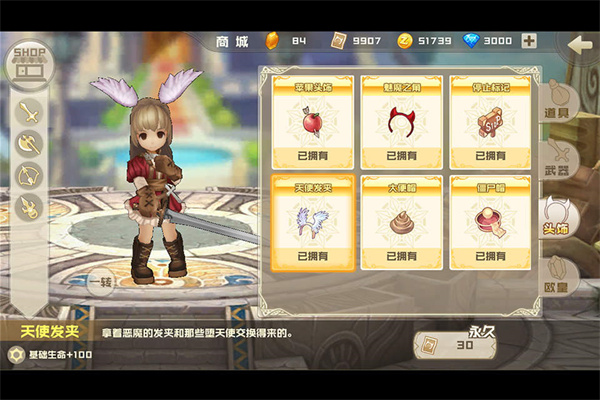The width and height of the screenshot is (600, 400).
Task: Pick the bow weapon class icon
Action: (29, 177)
